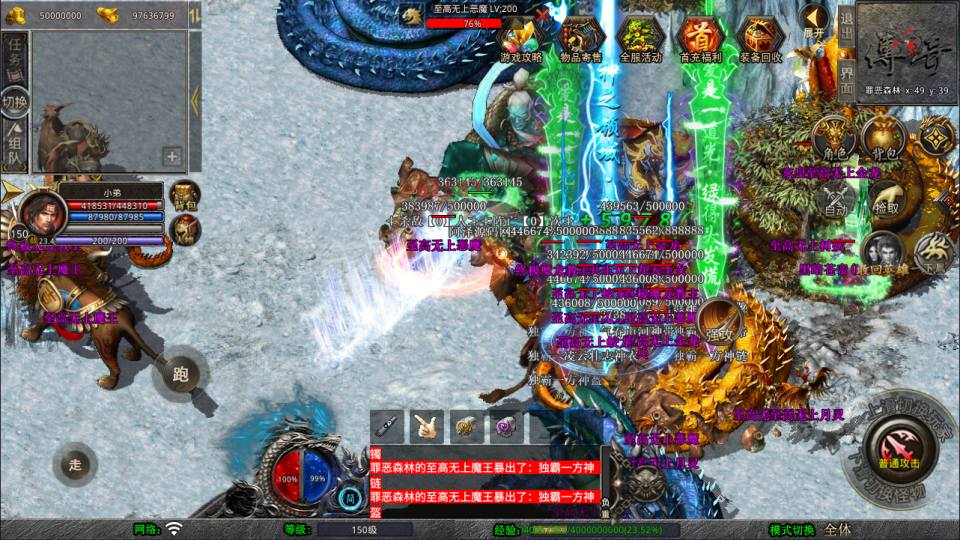Tap the 走 walk button
This screenshot has width=960, height=540.
[x=75, y=463]
